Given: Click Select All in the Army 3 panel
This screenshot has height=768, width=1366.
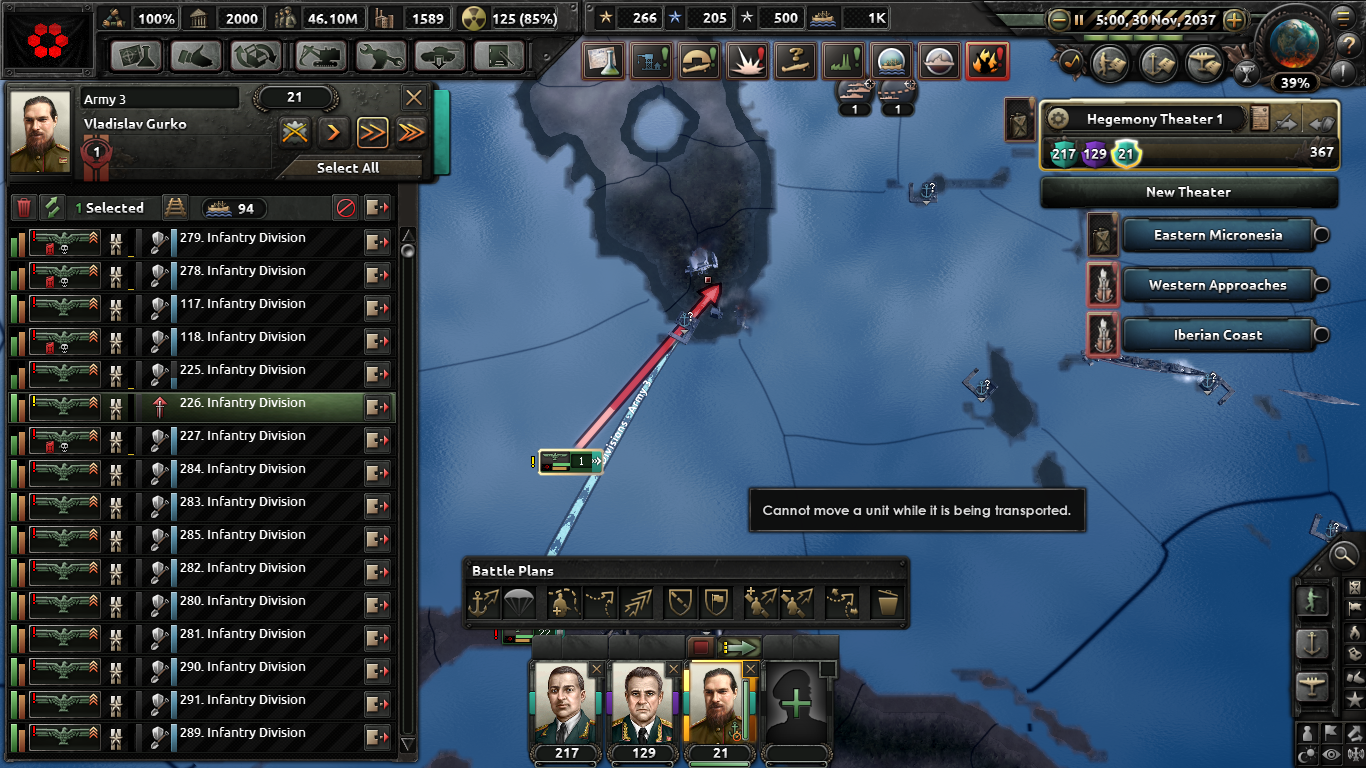Looking at the screenshot, I should coord(347,167).
